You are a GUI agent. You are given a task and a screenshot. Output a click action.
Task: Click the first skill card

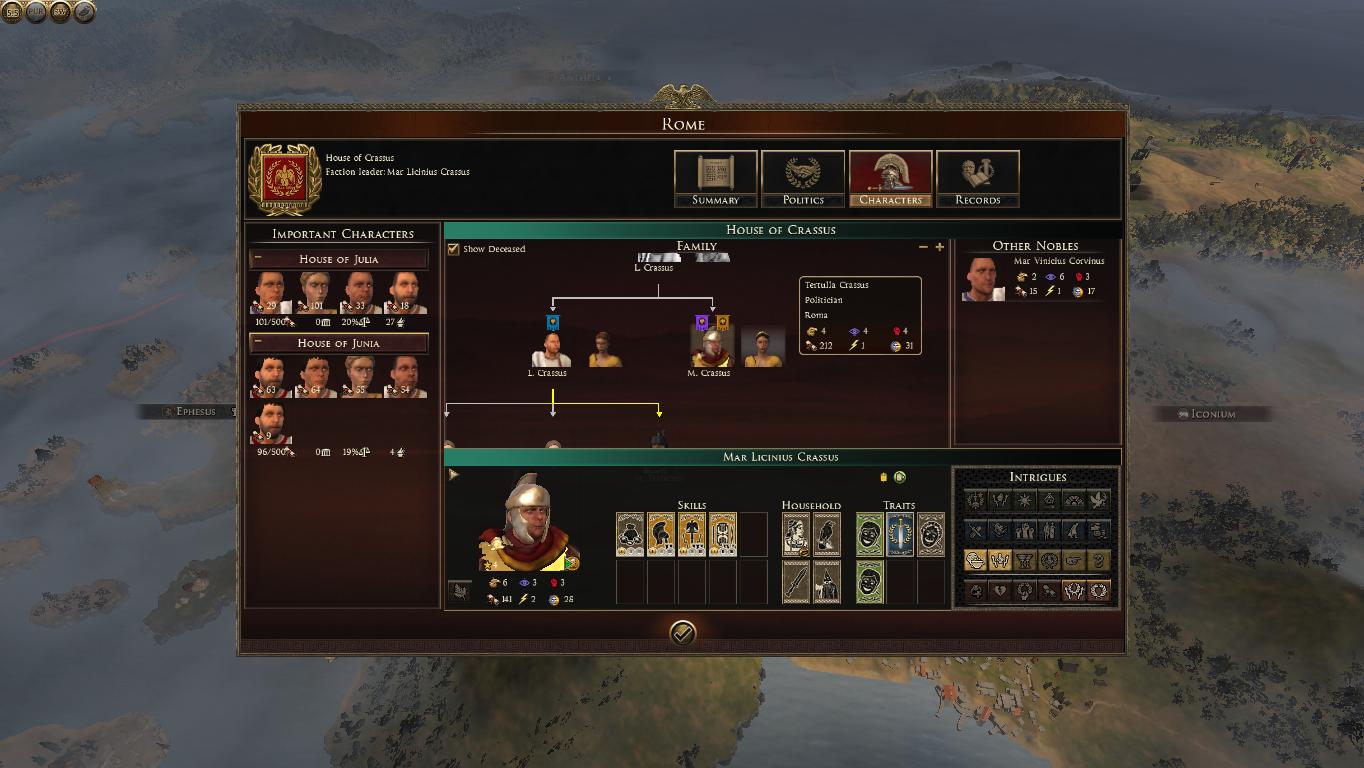(x=630, y=535)
